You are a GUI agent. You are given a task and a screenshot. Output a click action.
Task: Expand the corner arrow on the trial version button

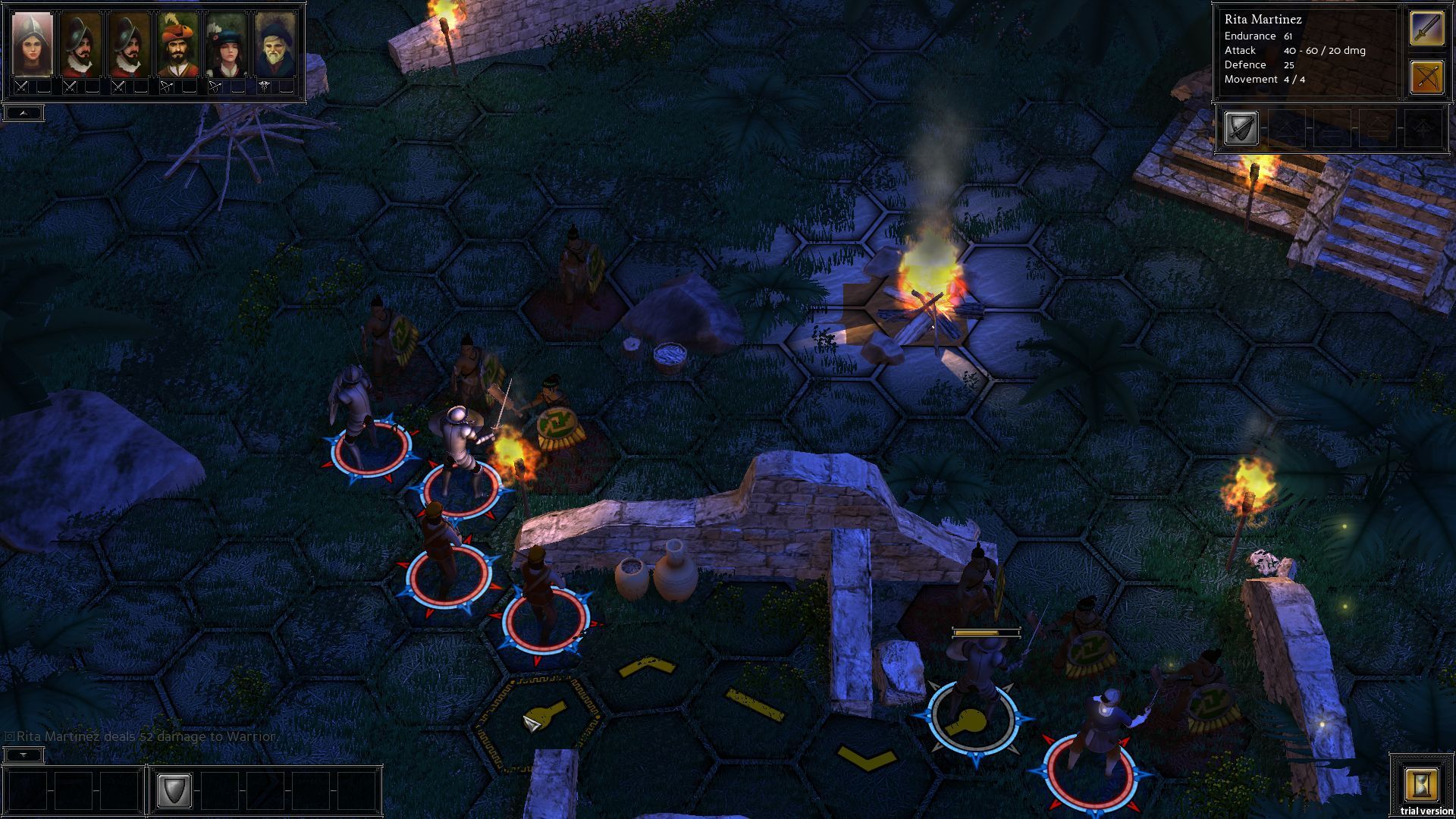pyautogui.click(x=1390, y=752)
